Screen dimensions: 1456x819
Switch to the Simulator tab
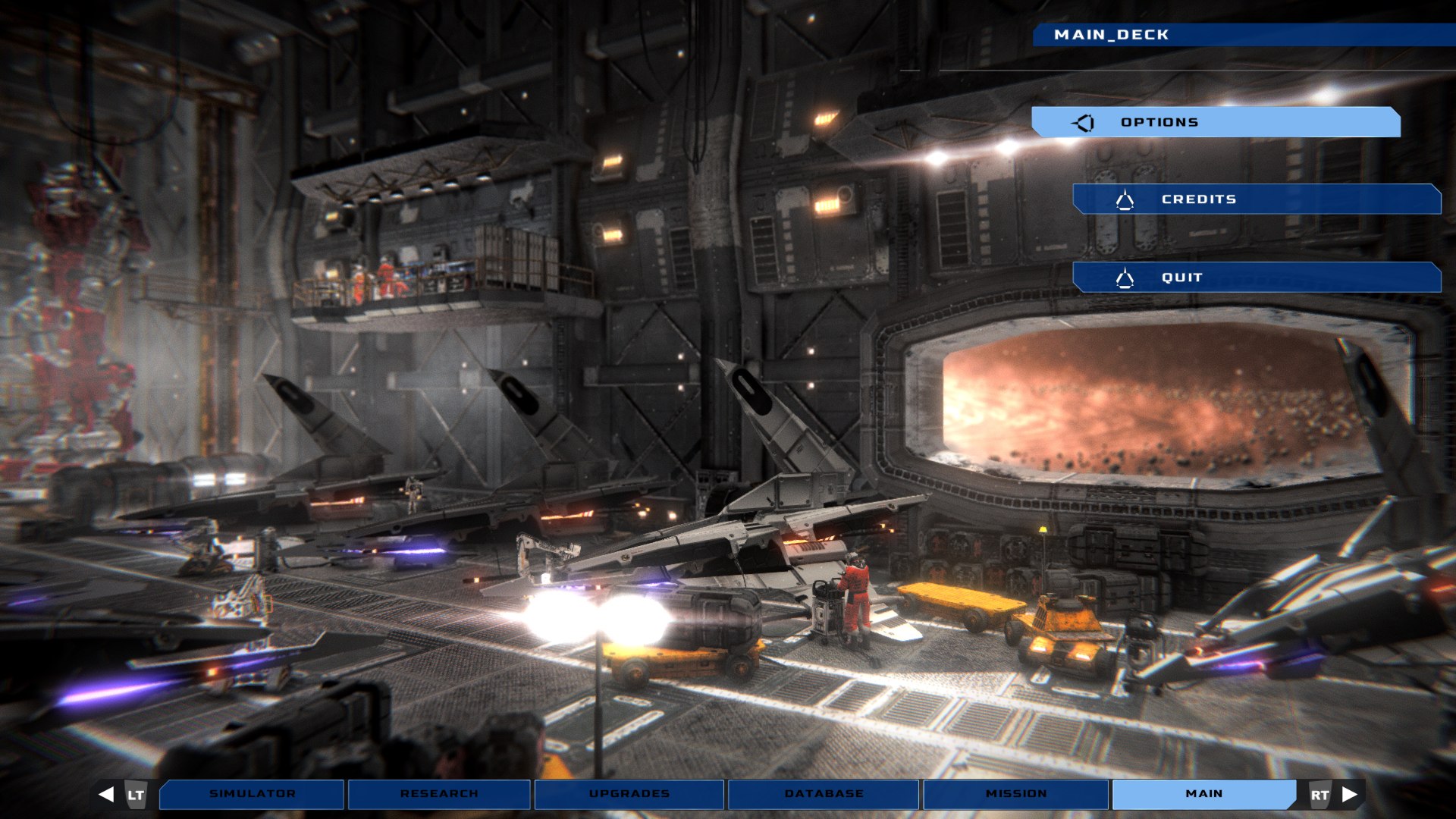pos(252,794)
